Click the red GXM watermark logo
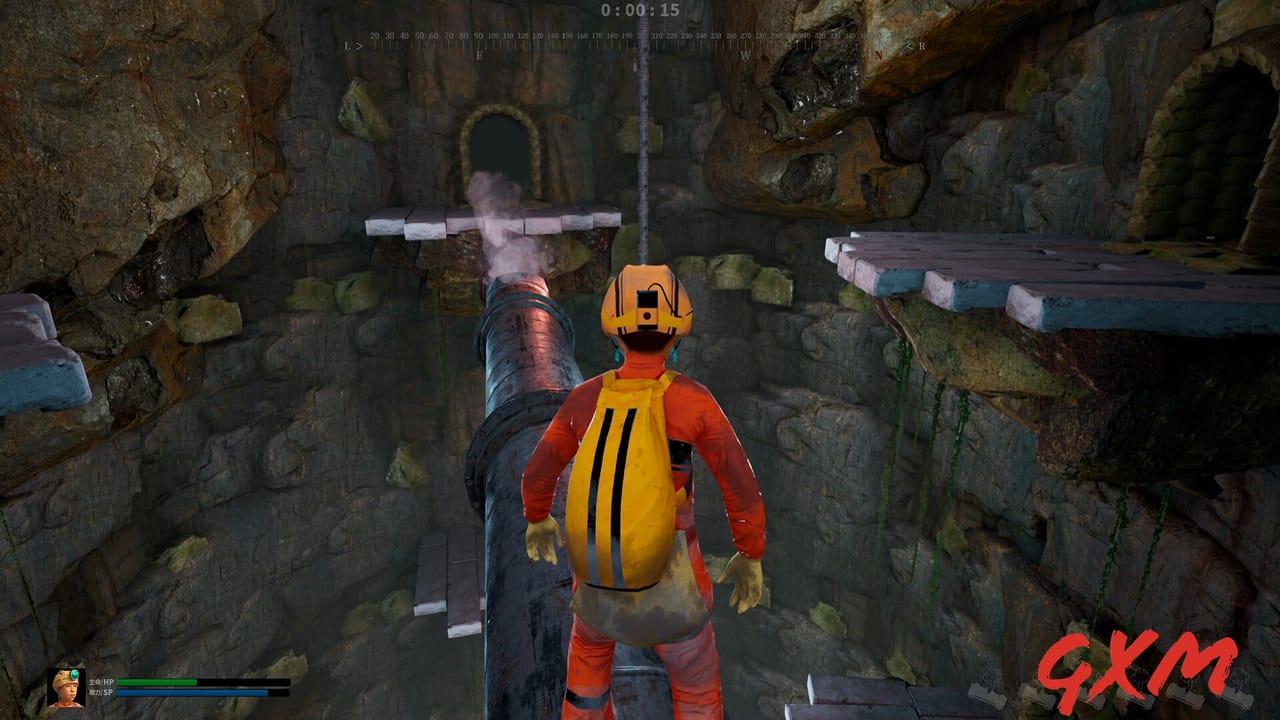 pos(1140,668)
